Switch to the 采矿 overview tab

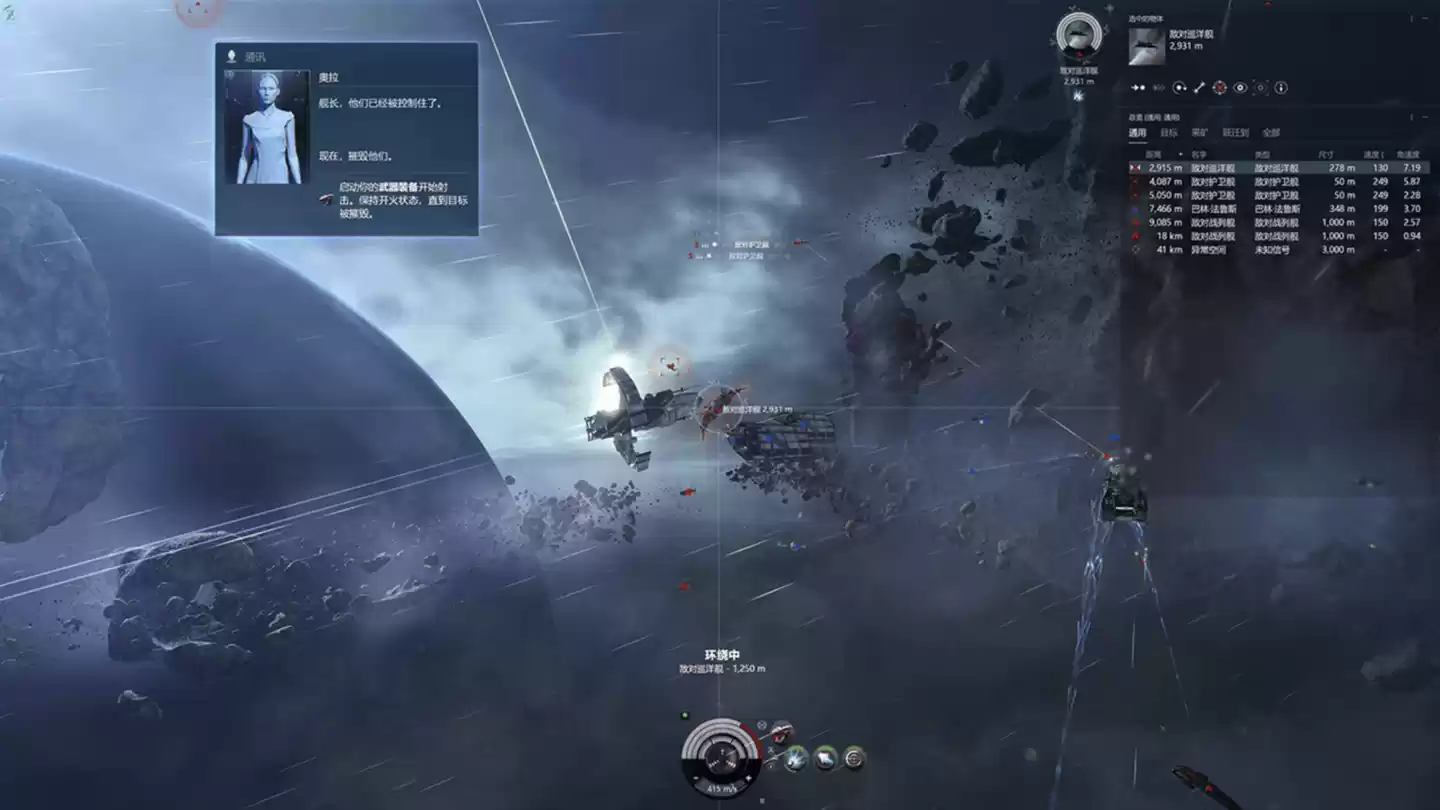point(1199,132)
